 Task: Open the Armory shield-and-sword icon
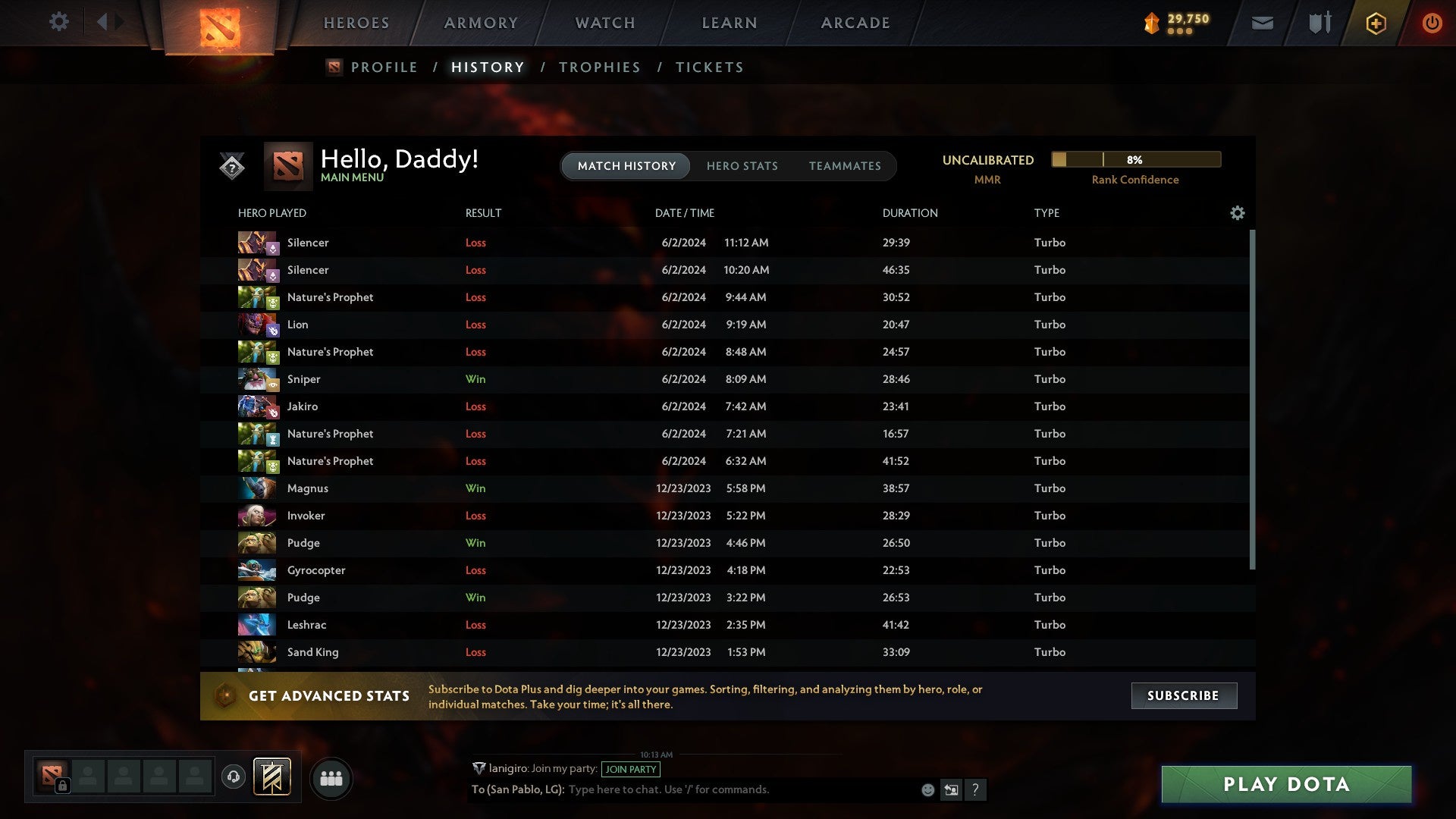click(x=1319, y=23)
